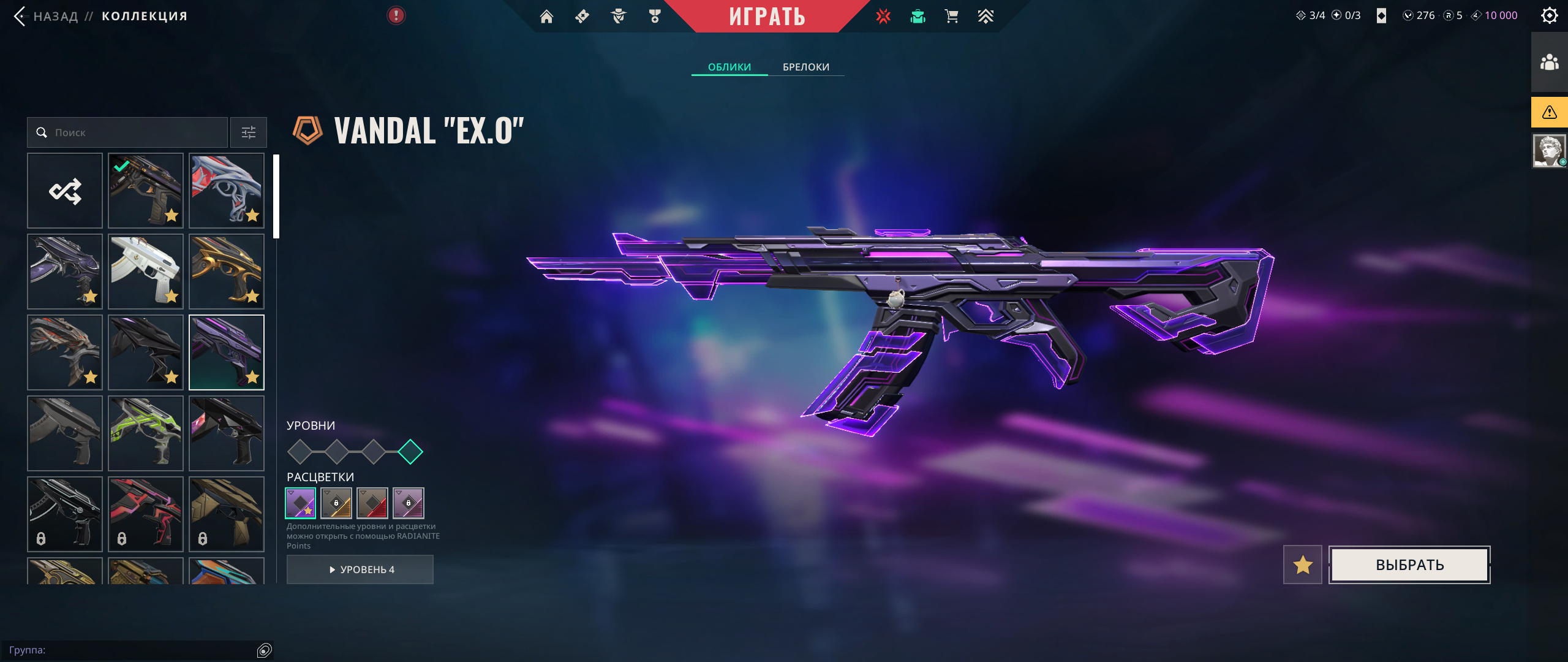Open the skin filter options

click(249, 132)
